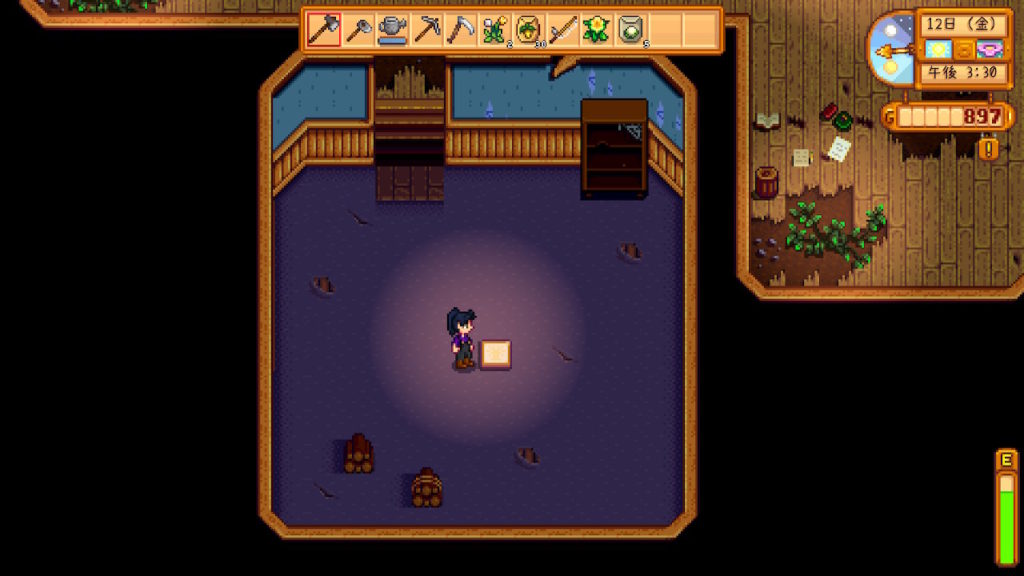Select the scythe in the toolbar
The image size is (1024, 576).
pyautogui.click(x=461, y=29)
